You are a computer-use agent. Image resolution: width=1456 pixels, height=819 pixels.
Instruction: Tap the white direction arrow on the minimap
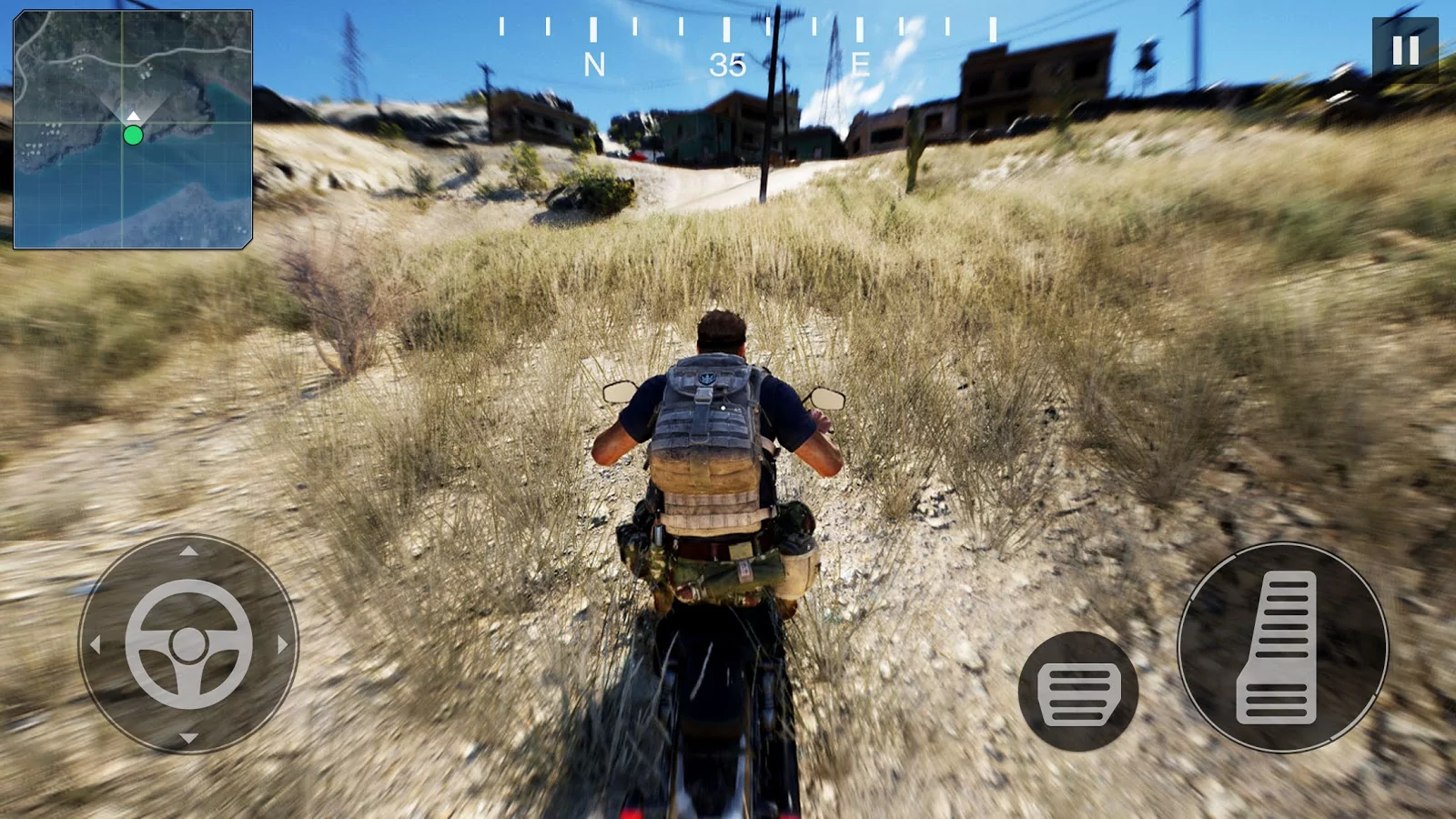pyautogui.click(x=132, y=116)
